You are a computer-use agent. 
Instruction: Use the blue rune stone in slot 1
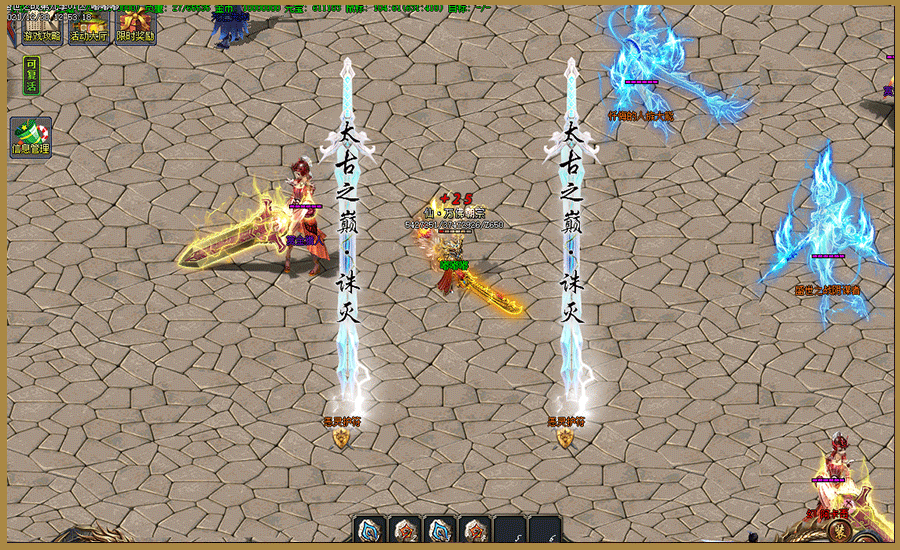(x=369, y=531)
